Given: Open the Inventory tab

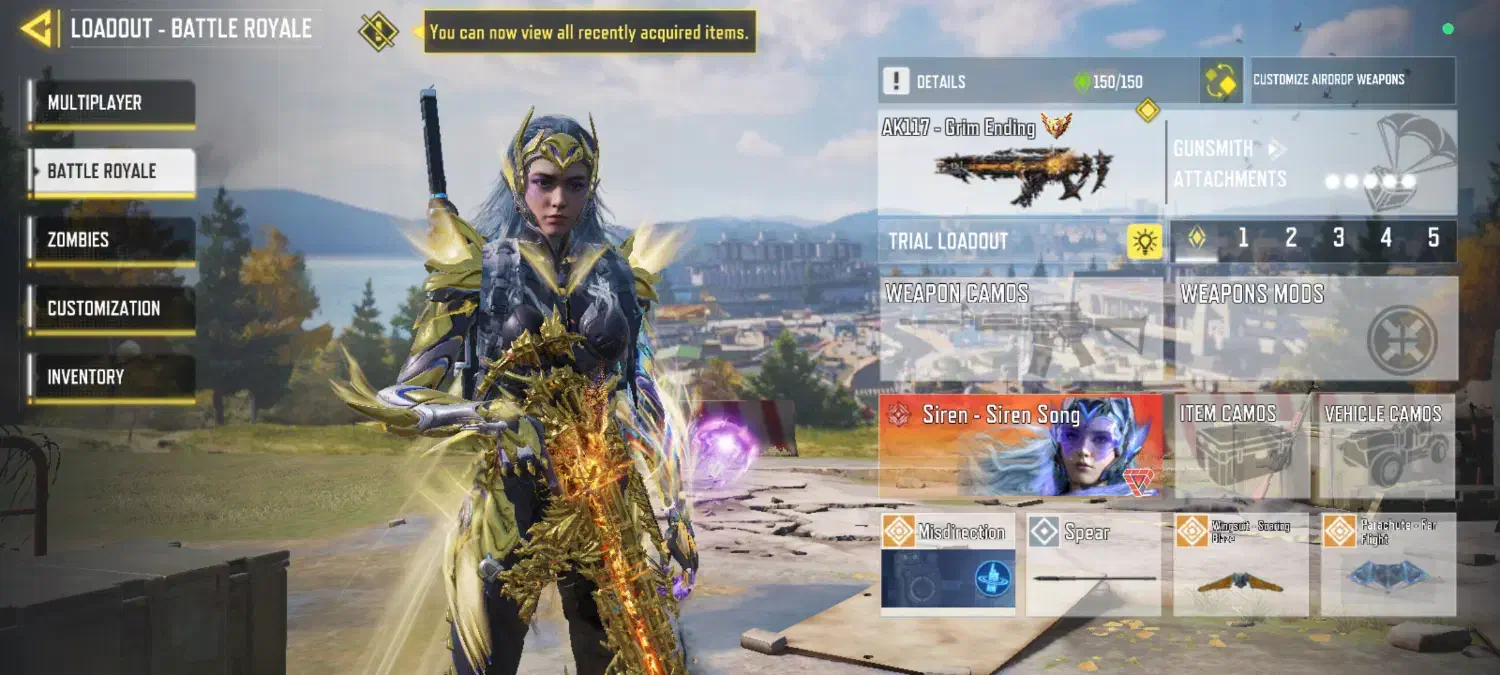Looking at the screenshot, I should [111, 378].
